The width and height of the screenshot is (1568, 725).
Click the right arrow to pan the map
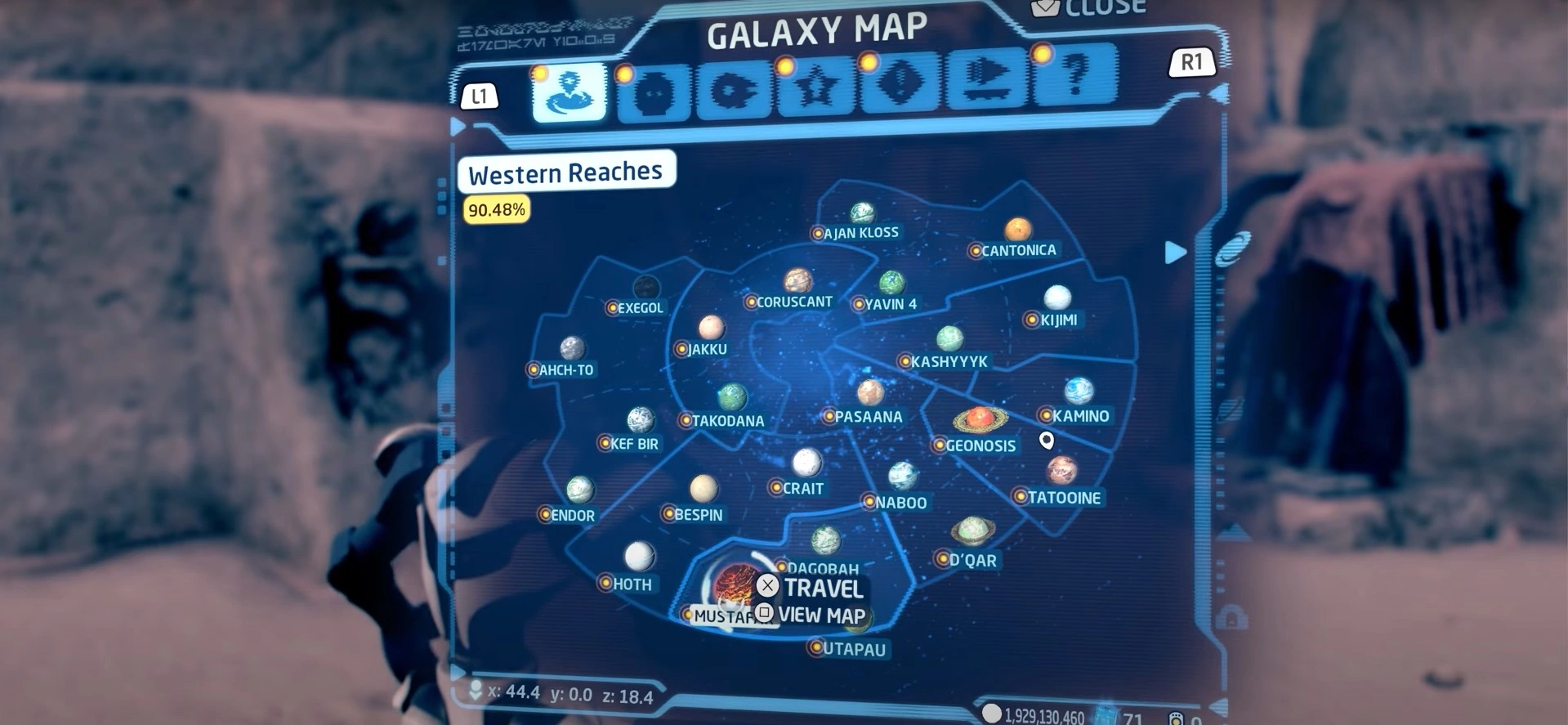(1175, 250)
